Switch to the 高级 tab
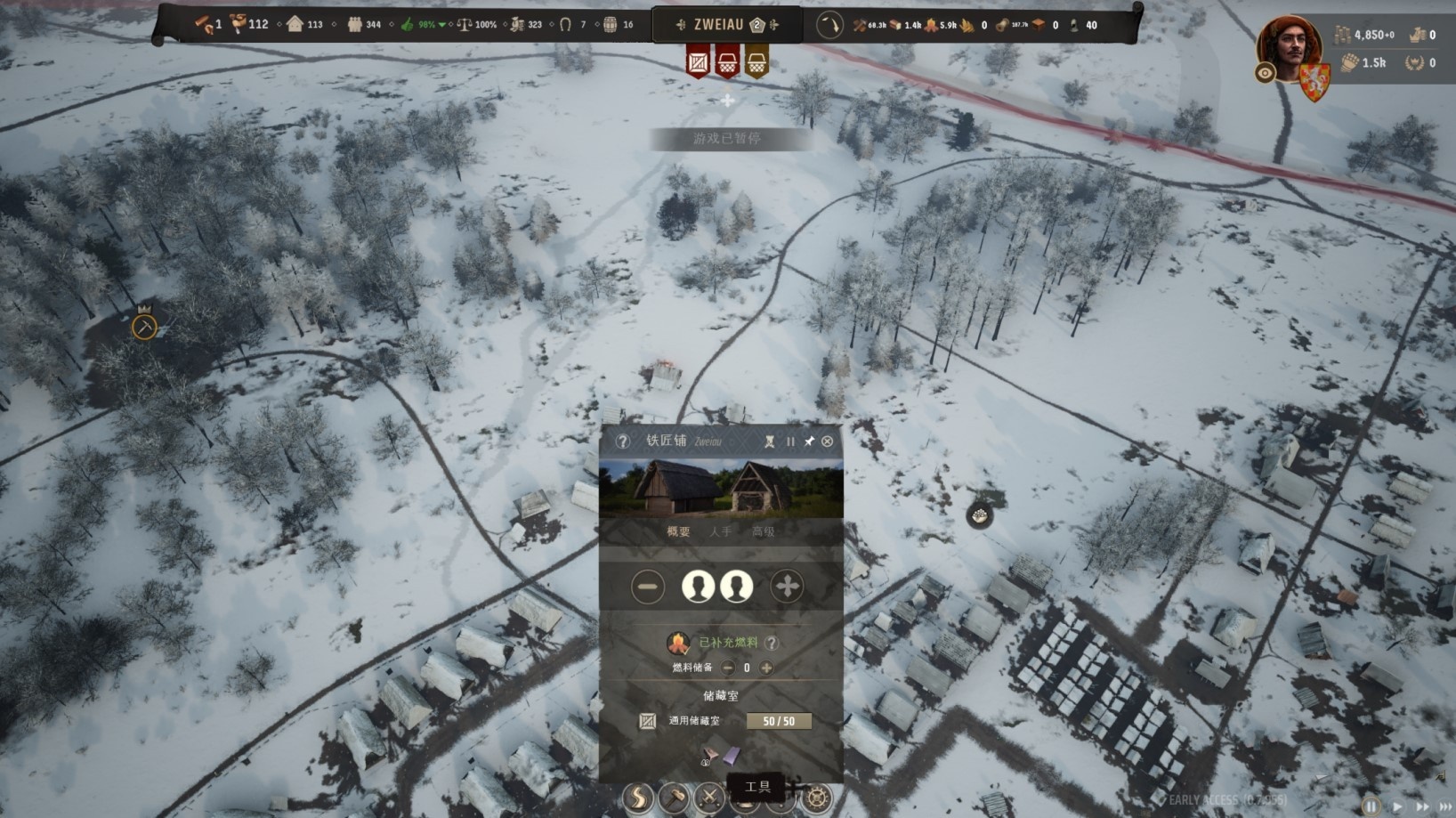This screenshot has height=818, width=1456. (x=764, y=531)
